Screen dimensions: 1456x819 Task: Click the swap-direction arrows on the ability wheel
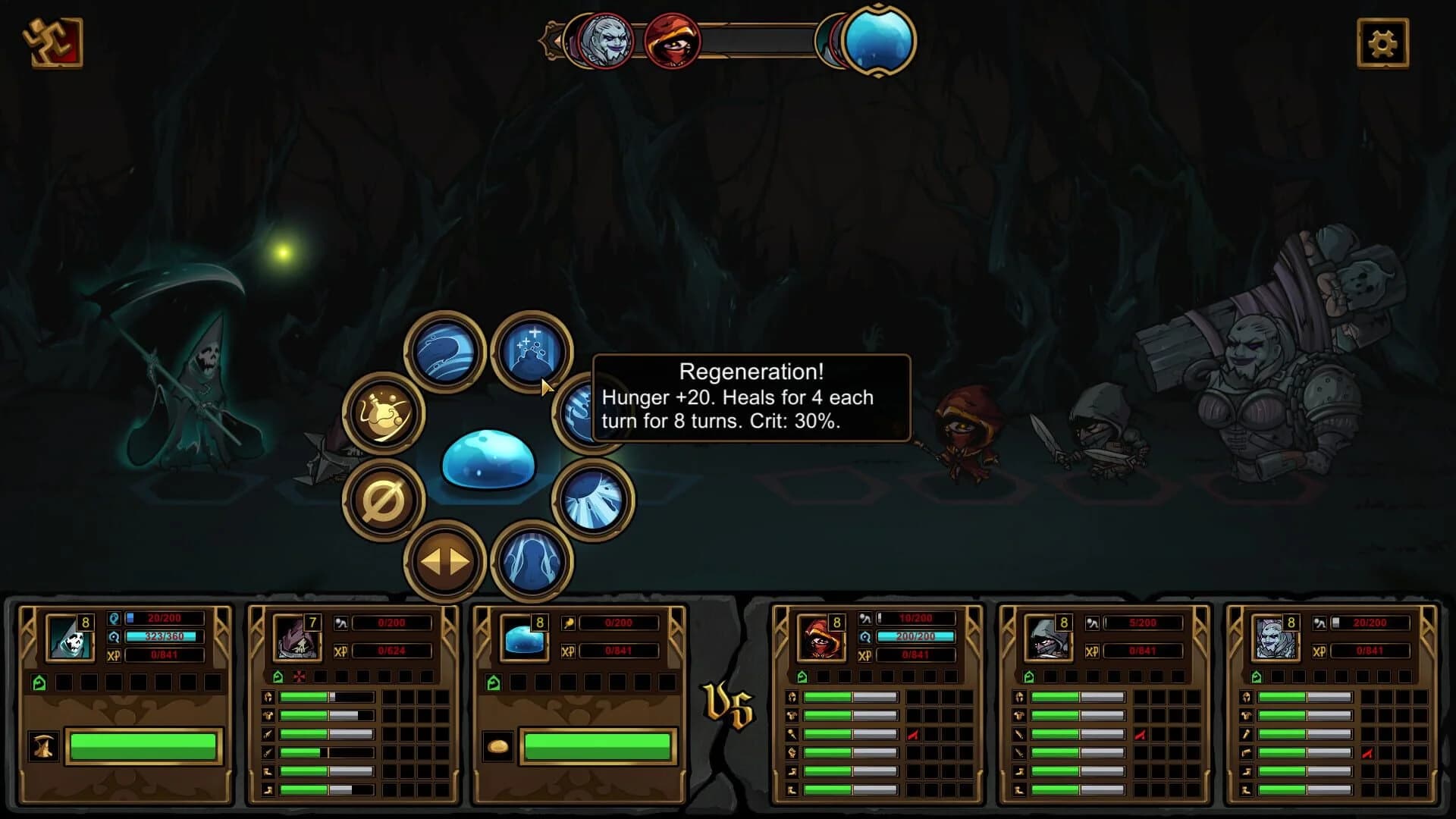444,561
